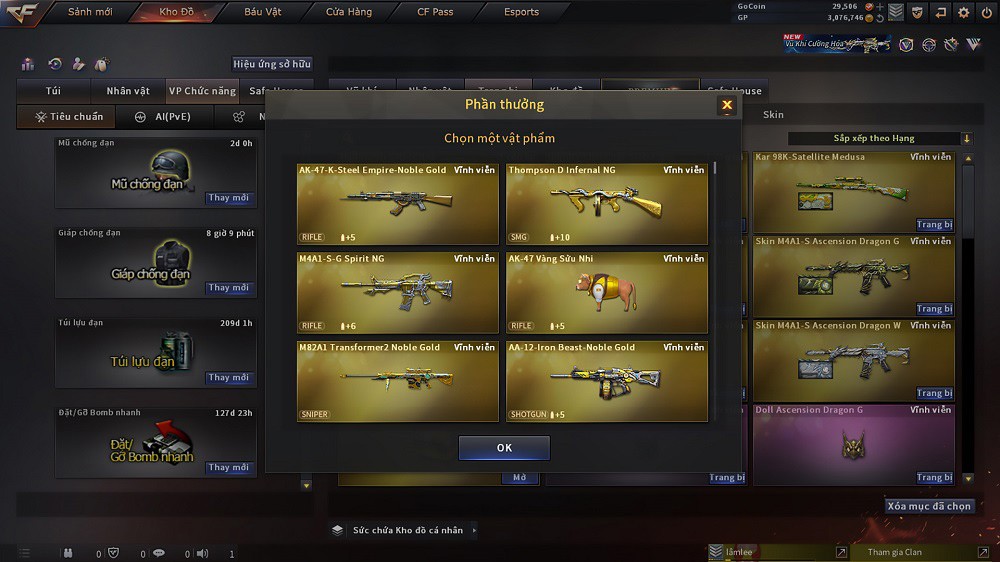This screenshot has height=562, width=1000.
Task: Choose the M82A1 Transformer2 Noble Gold sniper
Action: 397,381
